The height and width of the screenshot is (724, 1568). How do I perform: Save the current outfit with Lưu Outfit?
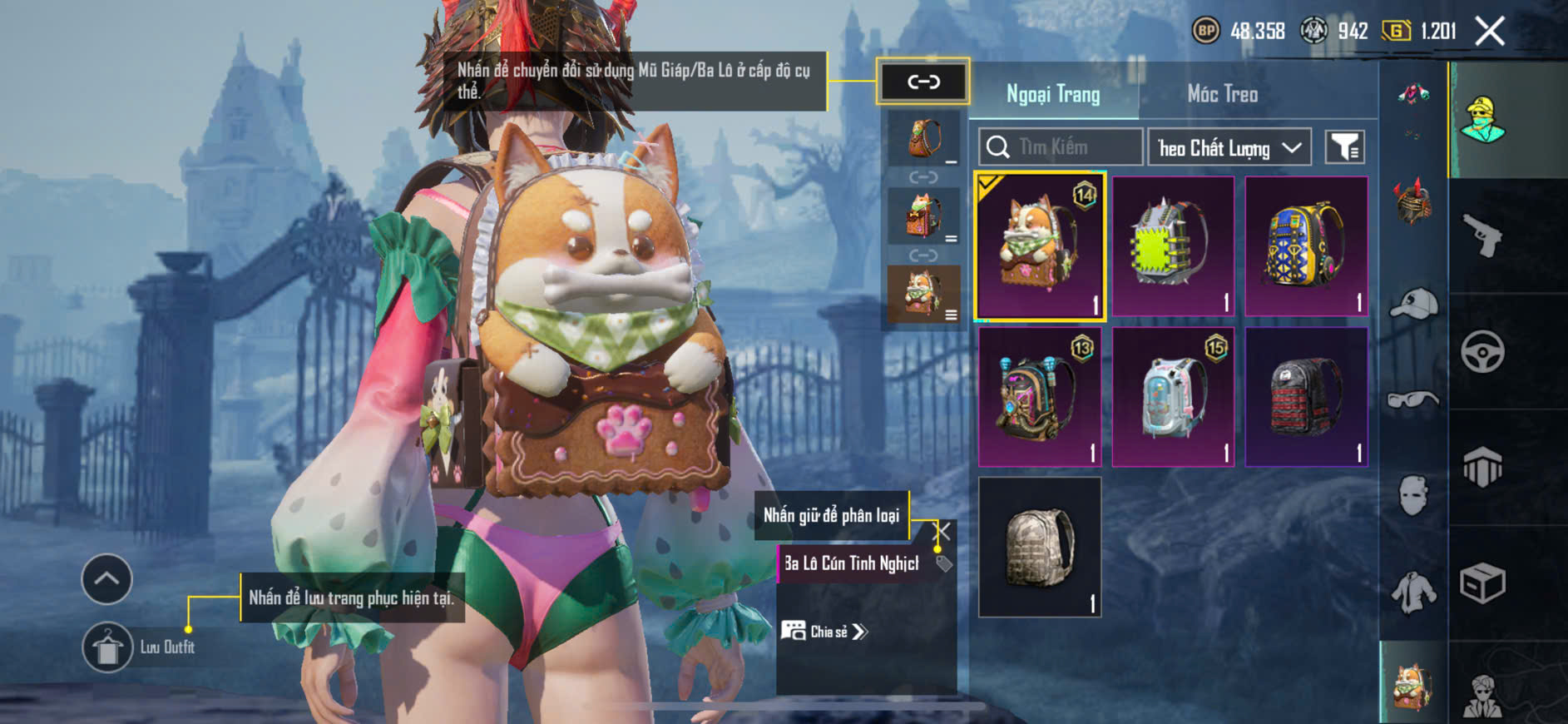pyautogui.click(x=107, y=647)
